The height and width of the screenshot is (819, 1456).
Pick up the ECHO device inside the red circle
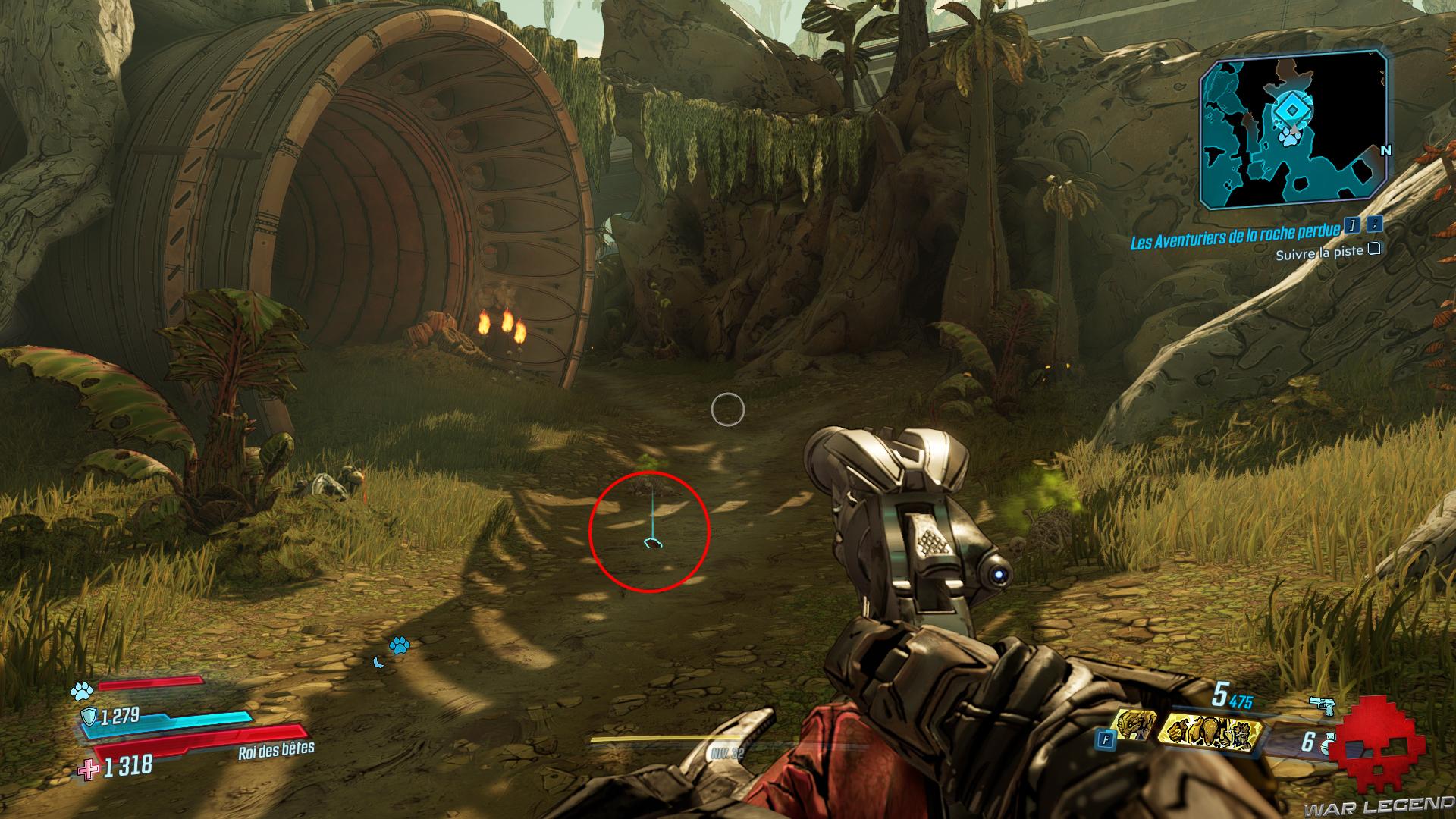653,544
